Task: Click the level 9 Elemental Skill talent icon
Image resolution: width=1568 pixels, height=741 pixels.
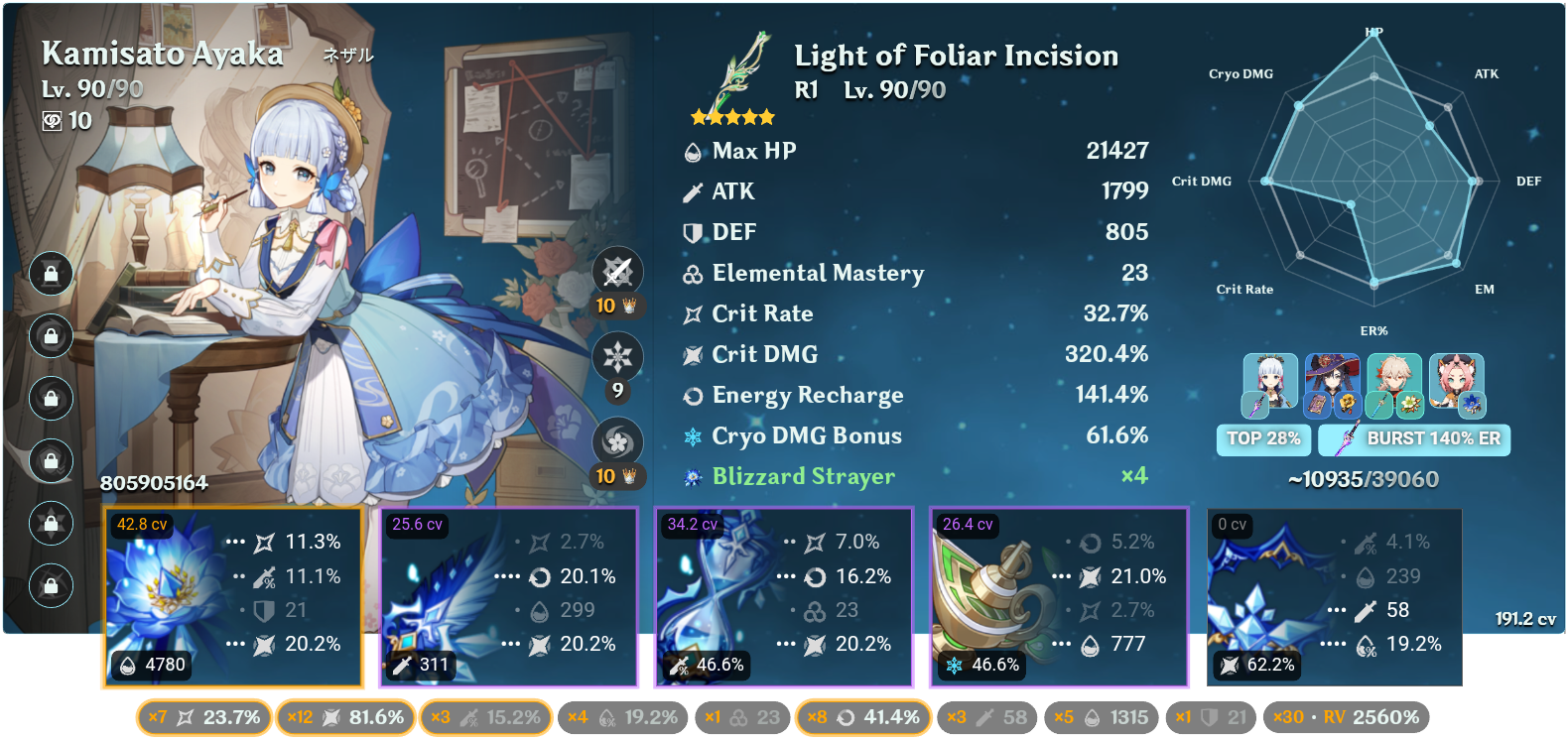Action: pyautogui.click(x=618, y=355)
